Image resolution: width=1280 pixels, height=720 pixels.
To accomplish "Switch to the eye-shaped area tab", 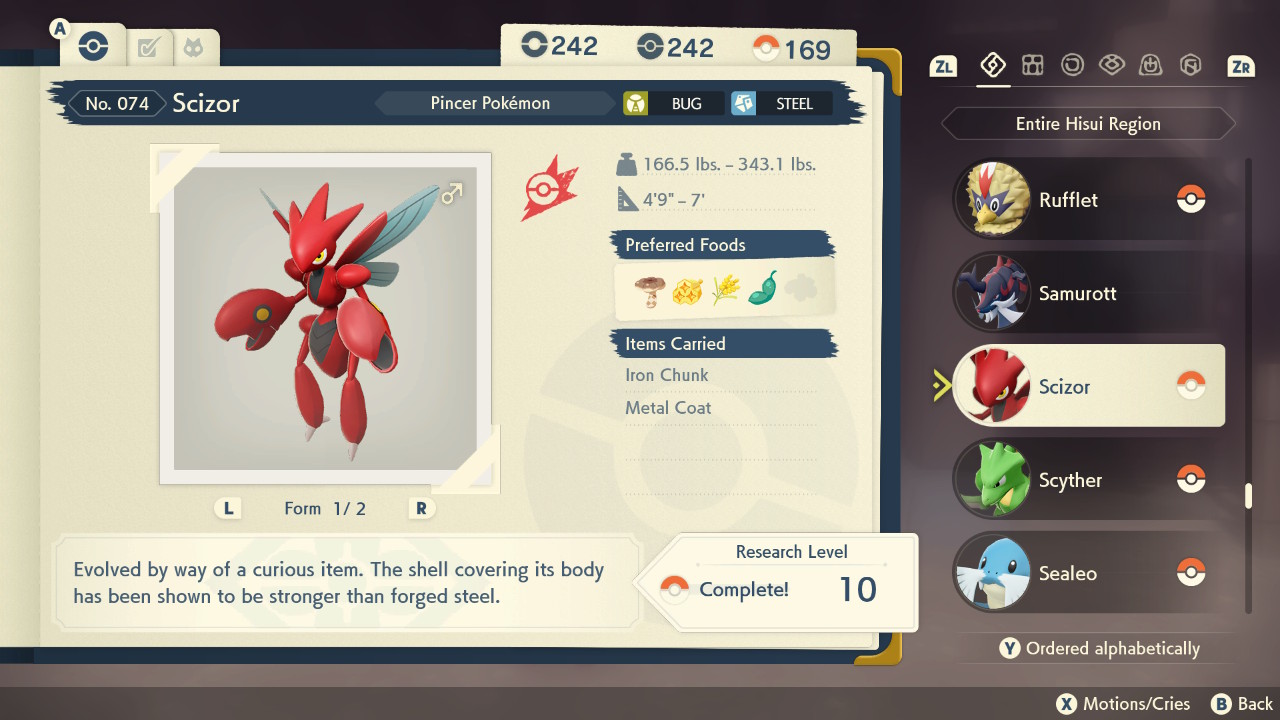I will click(1111, 65).
